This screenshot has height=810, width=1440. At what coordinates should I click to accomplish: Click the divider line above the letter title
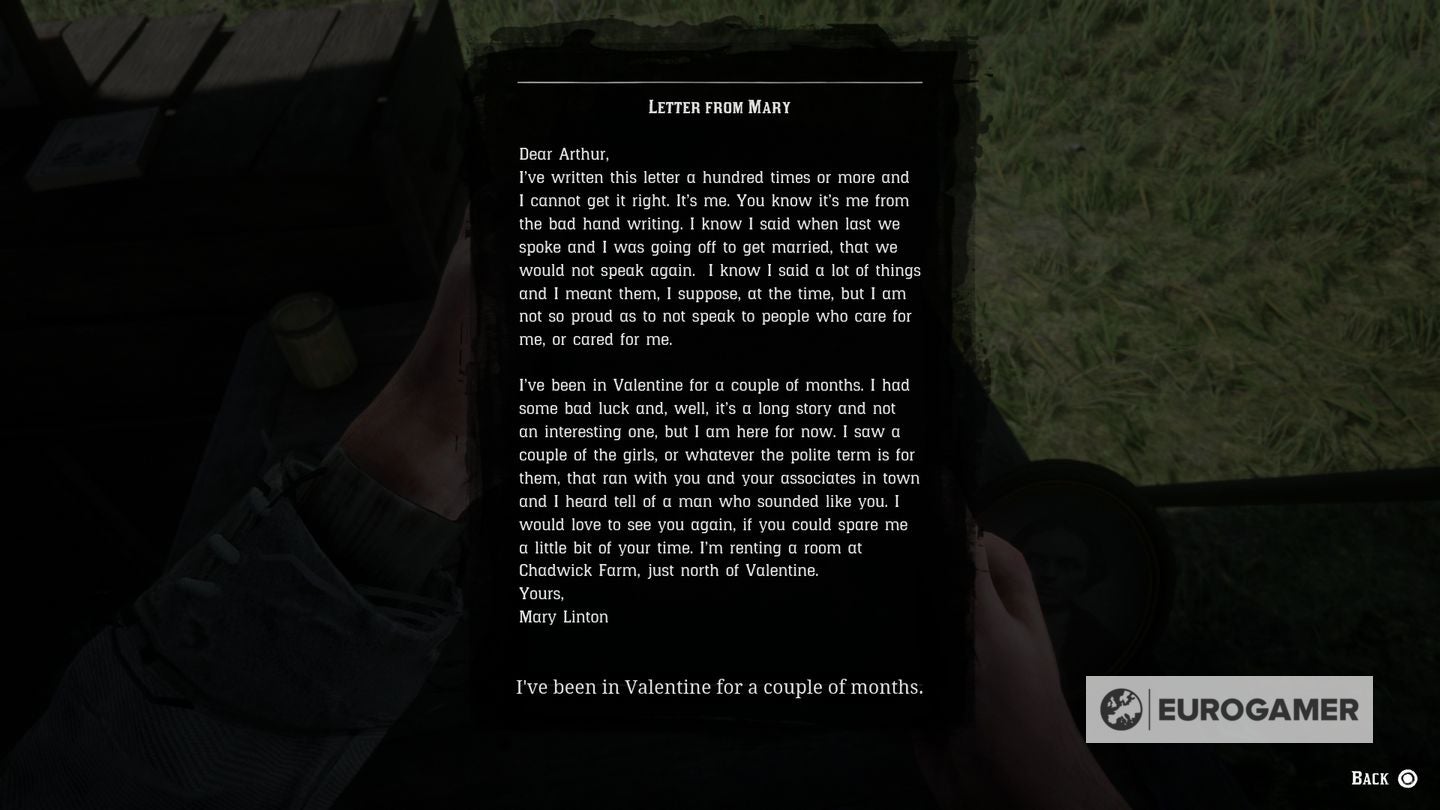pos(719,82)
